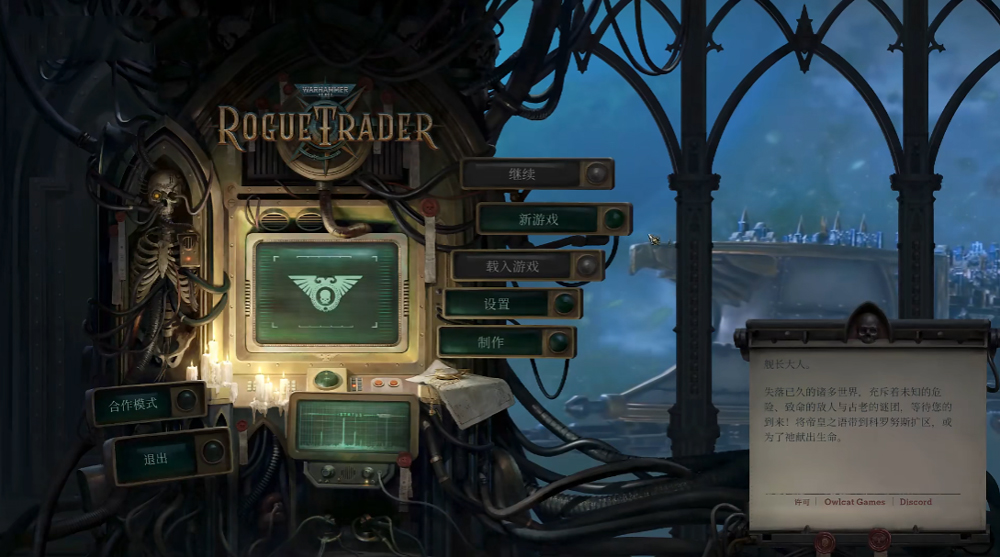1000x557 pixels.
Task: Select the 继续 (Continue) menu entry
Action: pyautogui.click(x=524, y=174)
